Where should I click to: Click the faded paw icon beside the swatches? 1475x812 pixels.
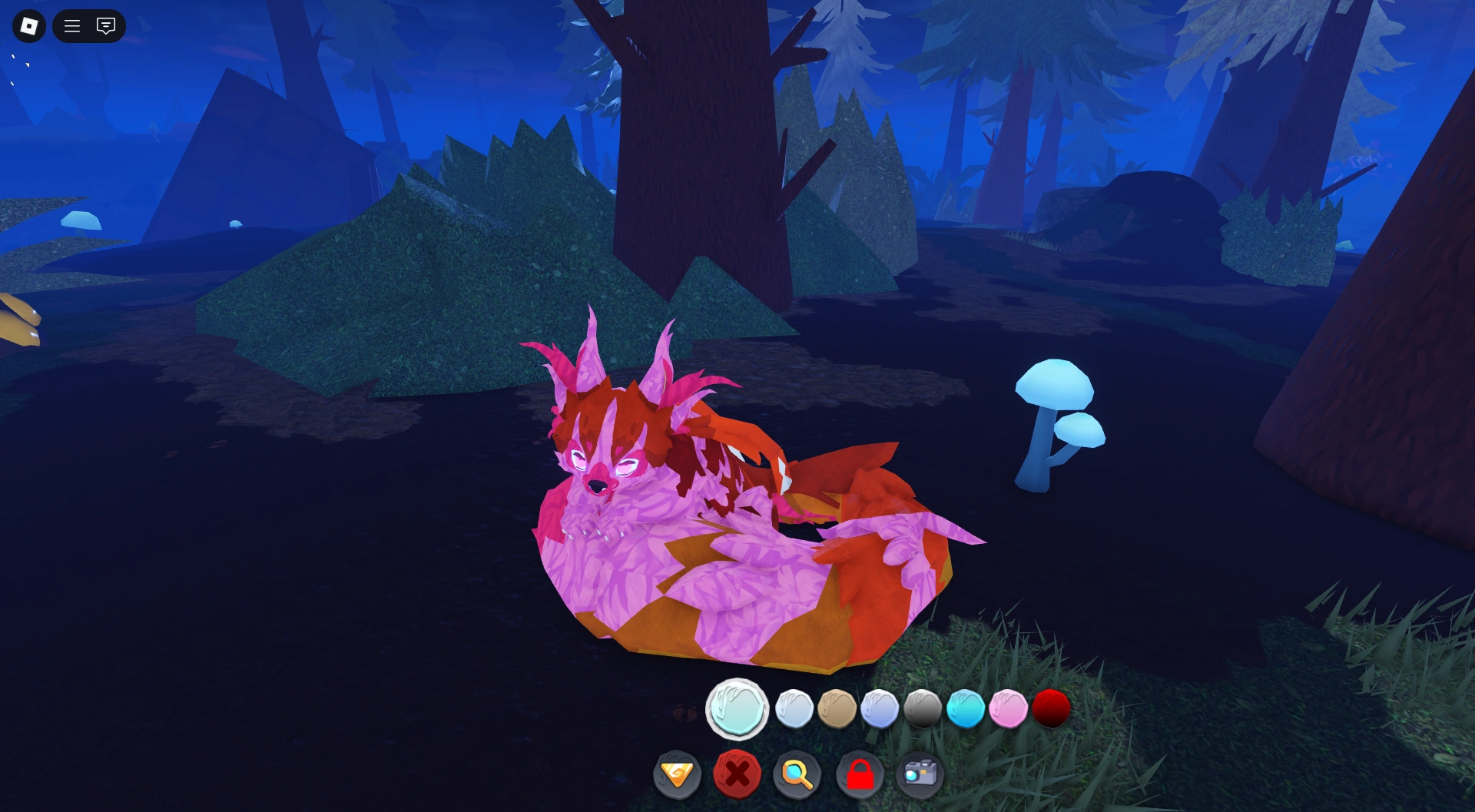683,712
